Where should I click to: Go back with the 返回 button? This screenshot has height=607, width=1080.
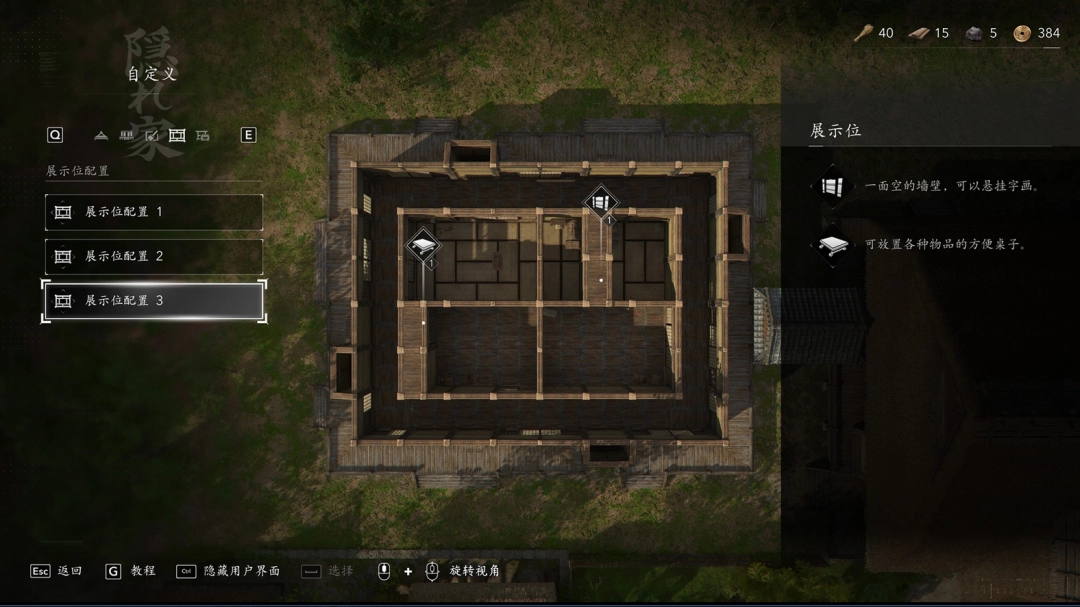coord(57,571)
